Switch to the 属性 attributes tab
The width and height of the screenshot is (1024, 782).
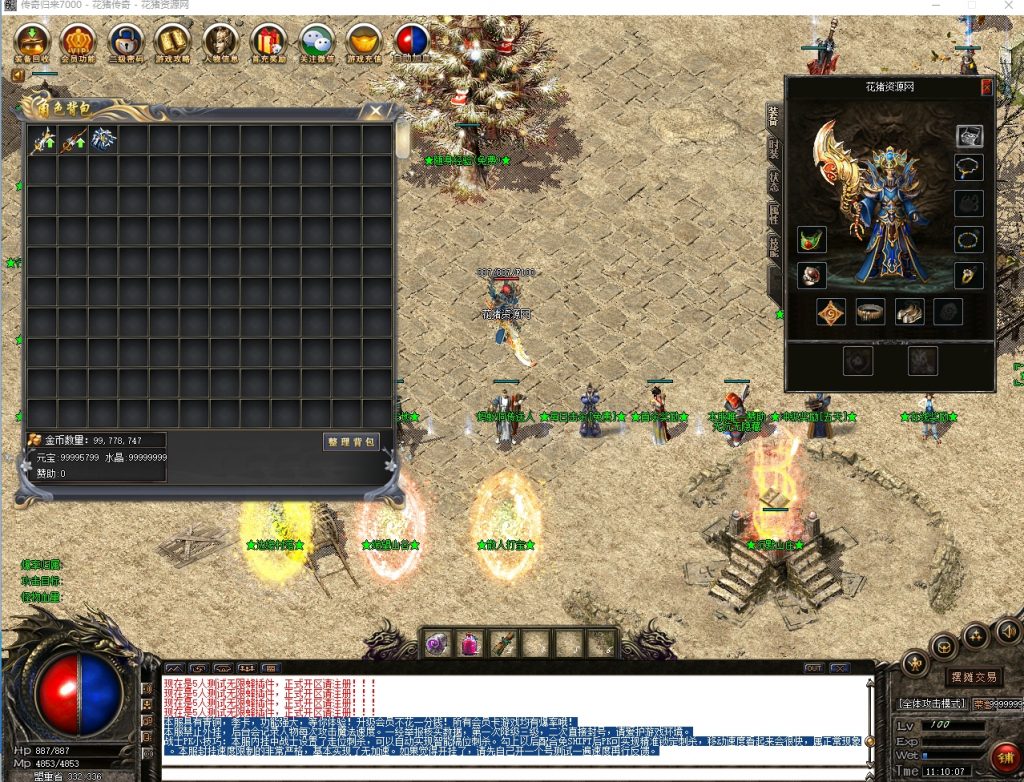point(774,213)
